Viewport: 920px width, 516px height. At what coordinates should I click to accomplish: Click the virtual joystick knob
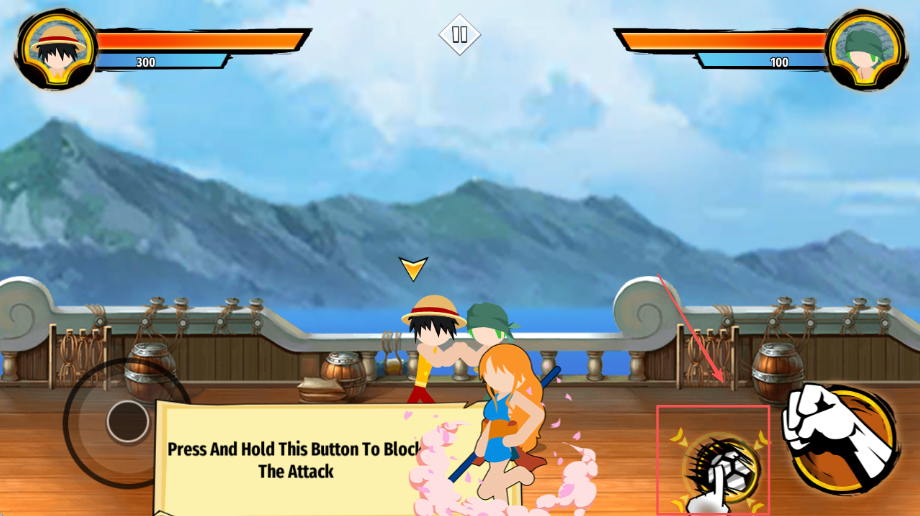coord(128,421)
